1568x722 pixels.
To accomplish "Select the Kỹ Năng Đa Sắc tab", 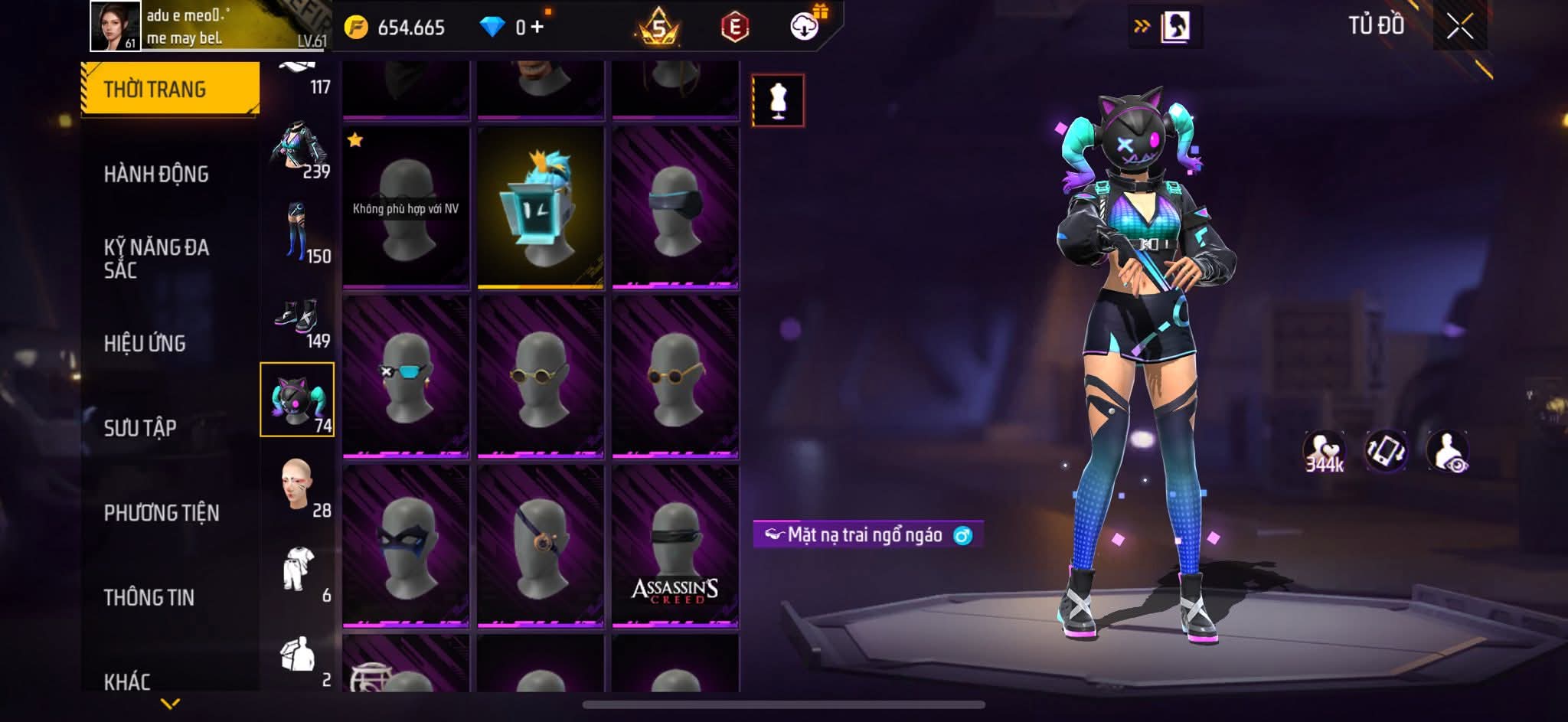I will 156,258.
